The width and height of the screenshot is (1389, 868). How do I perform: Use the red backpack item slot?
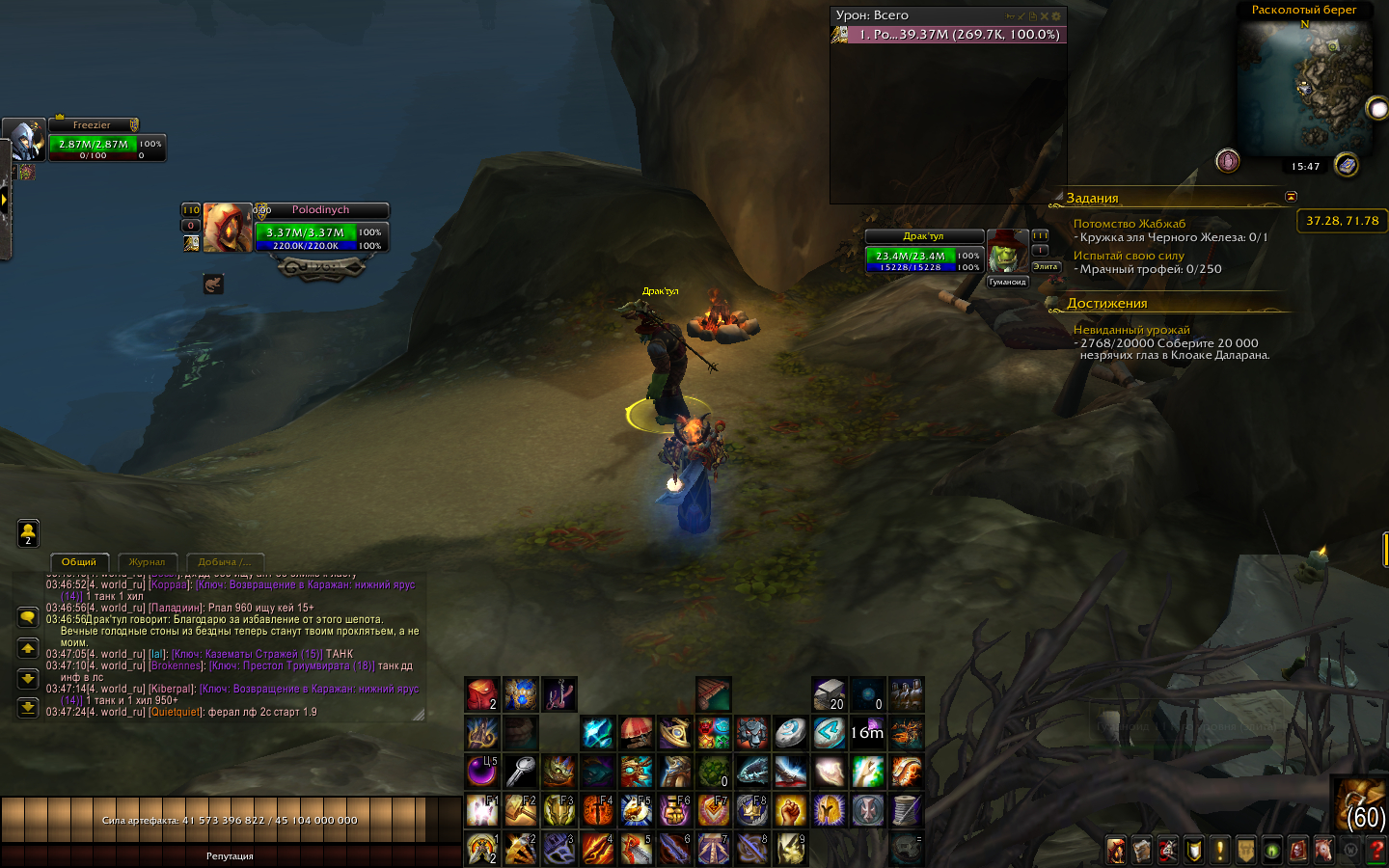point(481,693)
